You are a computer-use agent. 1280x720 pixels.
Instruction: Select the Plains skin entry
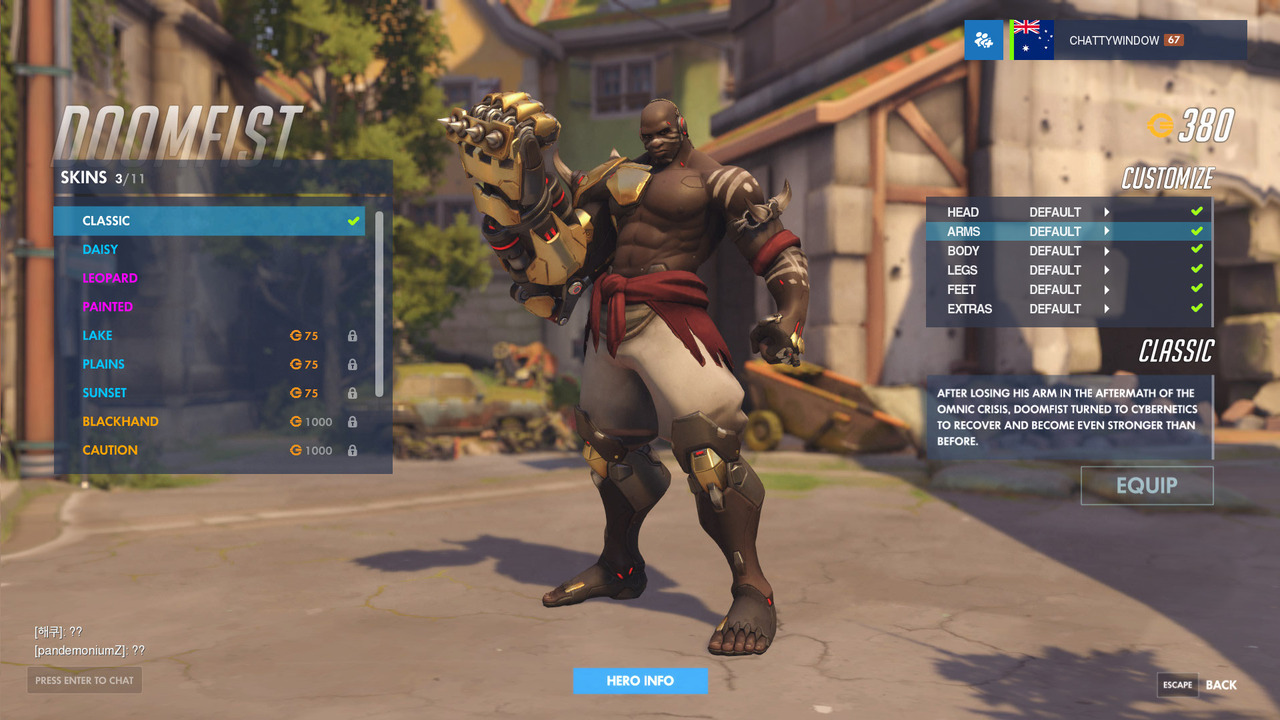[x=209, y=364]
